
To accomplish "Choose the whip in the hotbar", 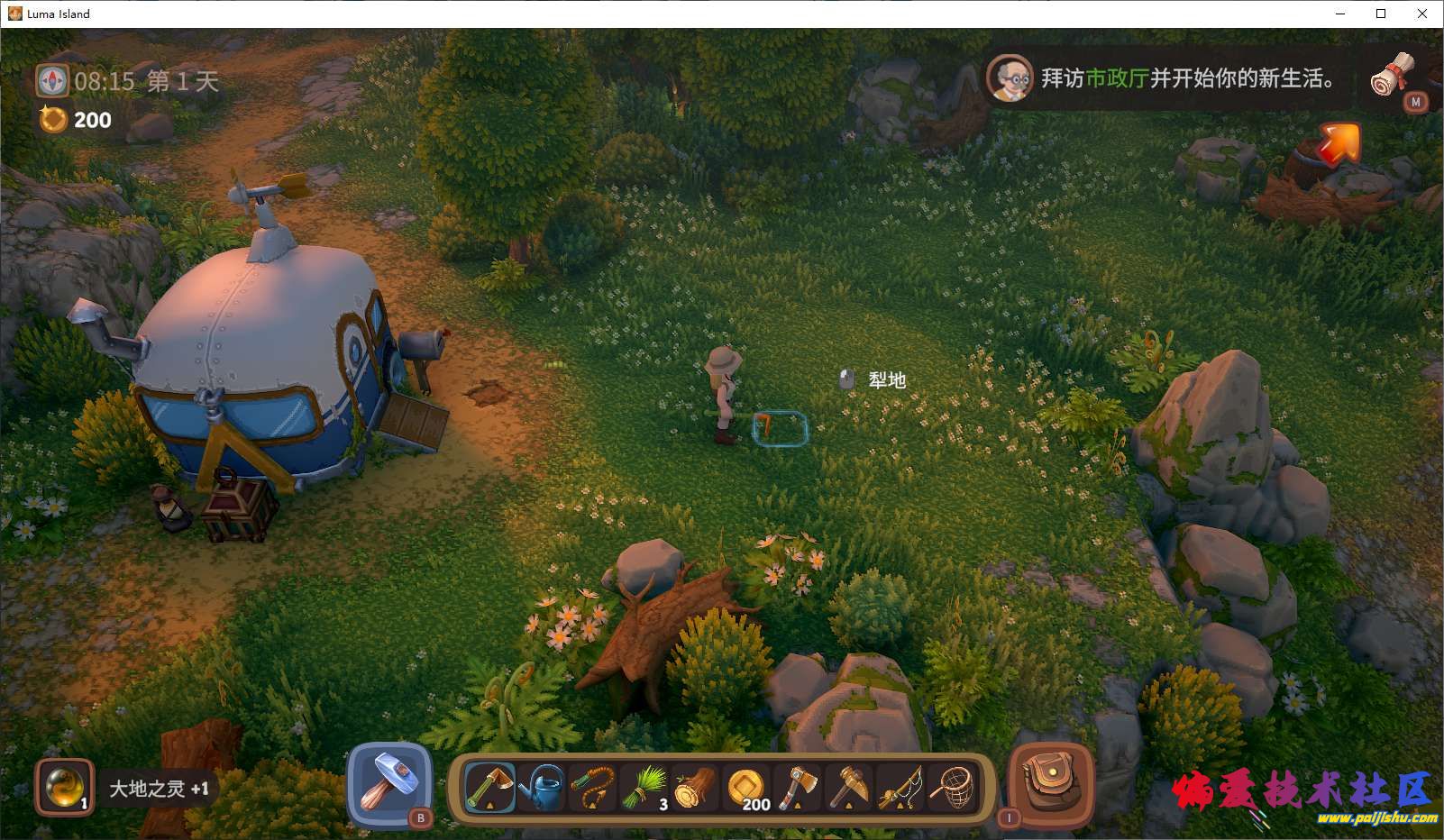I will point(592,788).
